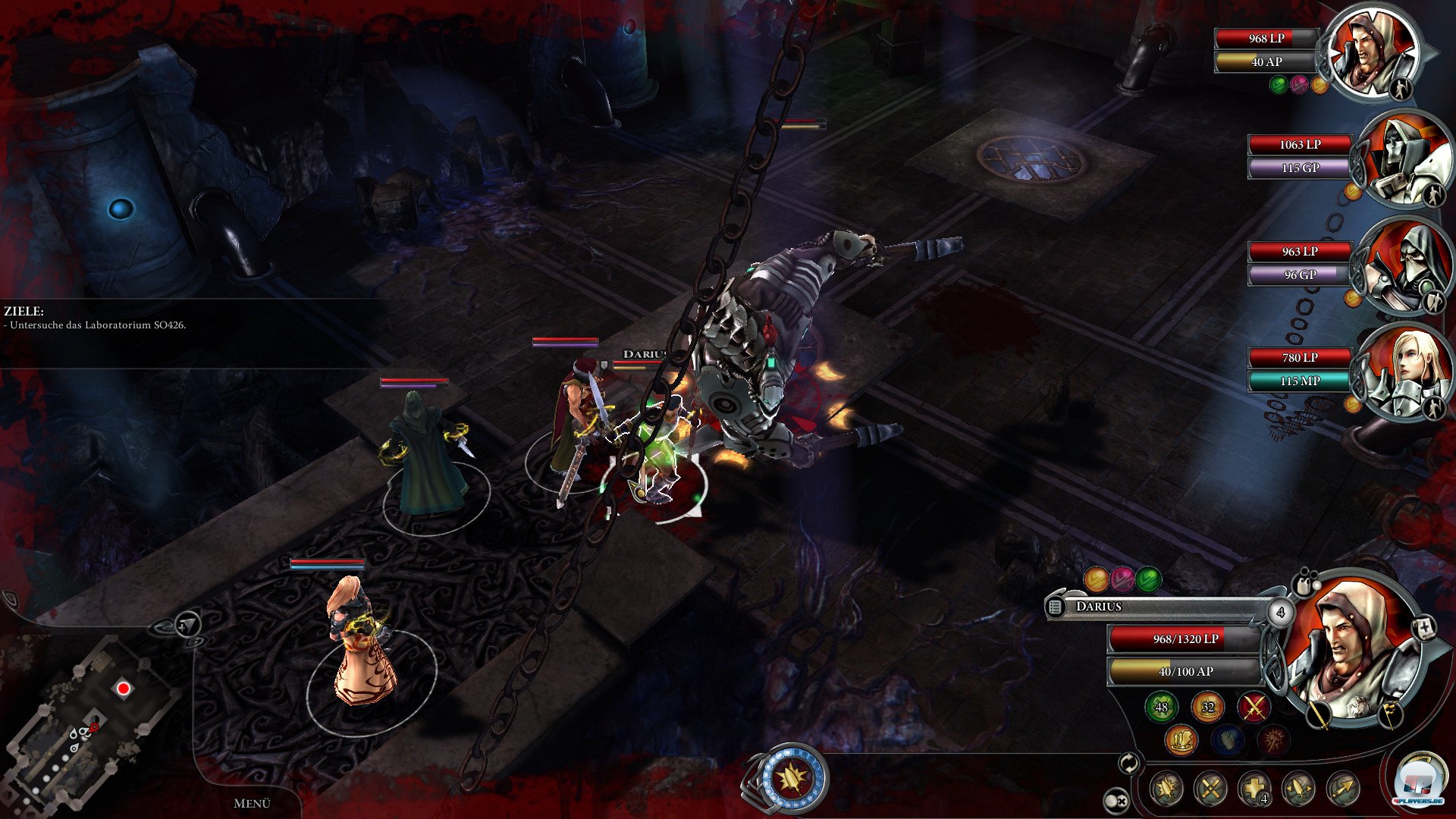The height and width of the screenshot is (819, 1456).
Task: Click the green clover skill showing 48
Action: pos(1161,707)
